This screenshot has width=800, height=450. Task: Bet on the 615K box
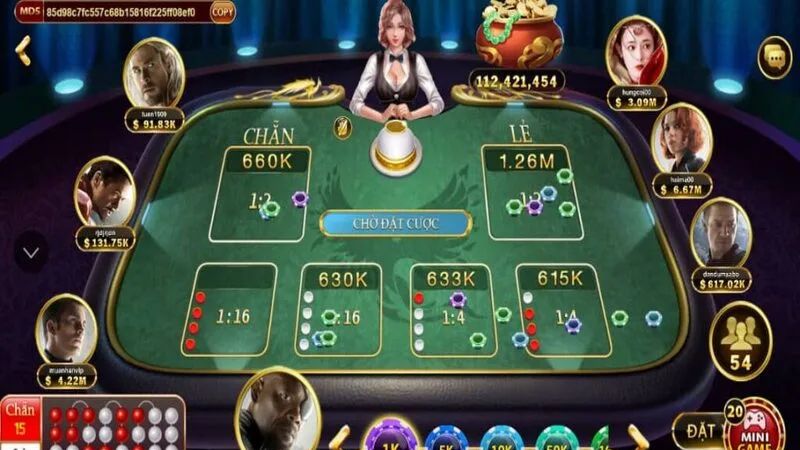[560, 308]
